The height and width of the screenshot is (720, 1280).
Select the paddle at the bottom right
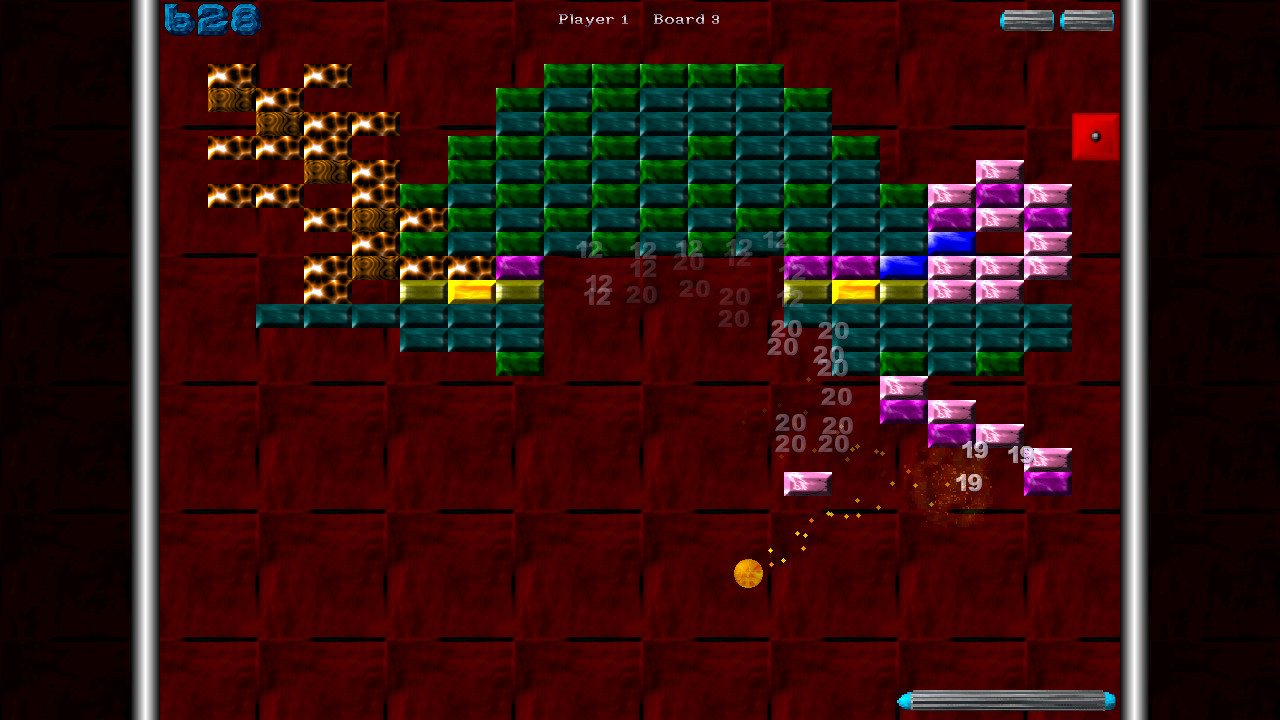click(x=1005, y=700)
